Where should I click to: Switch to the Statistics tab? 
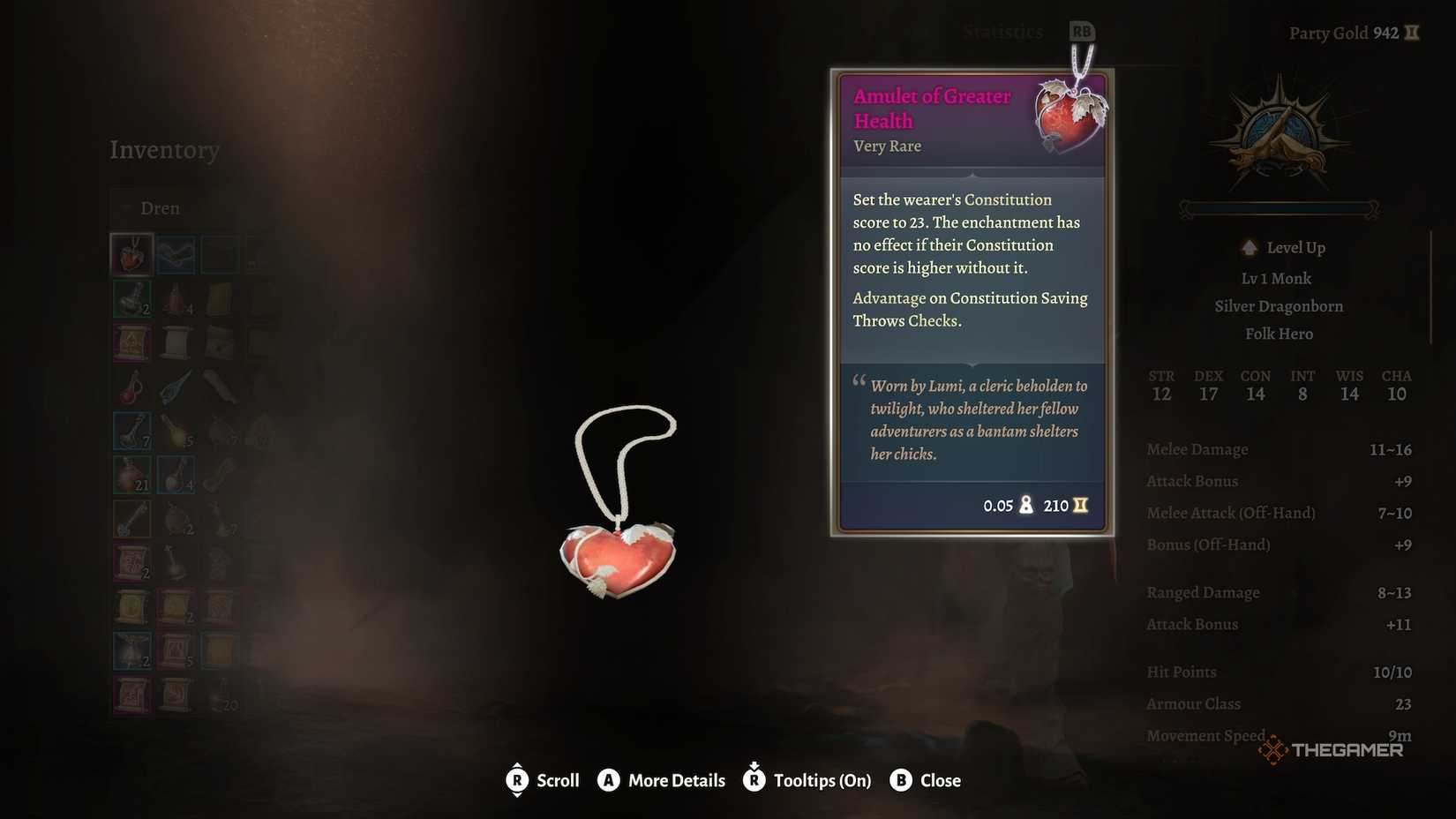pos(1002,33)
